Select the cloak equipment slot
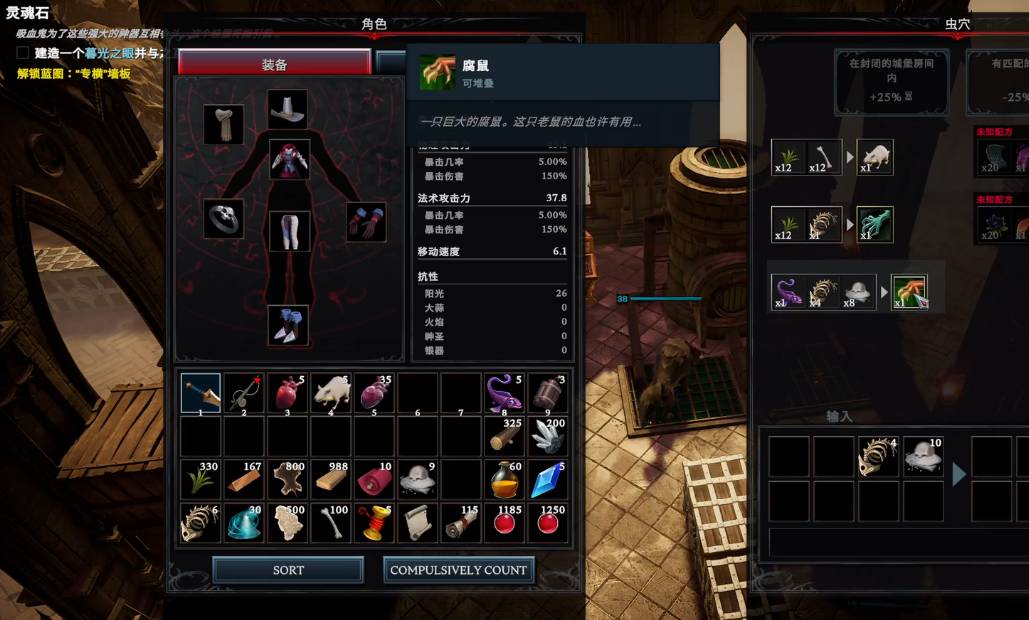Viewport: 1029px width, 620px height. [224, 124]
